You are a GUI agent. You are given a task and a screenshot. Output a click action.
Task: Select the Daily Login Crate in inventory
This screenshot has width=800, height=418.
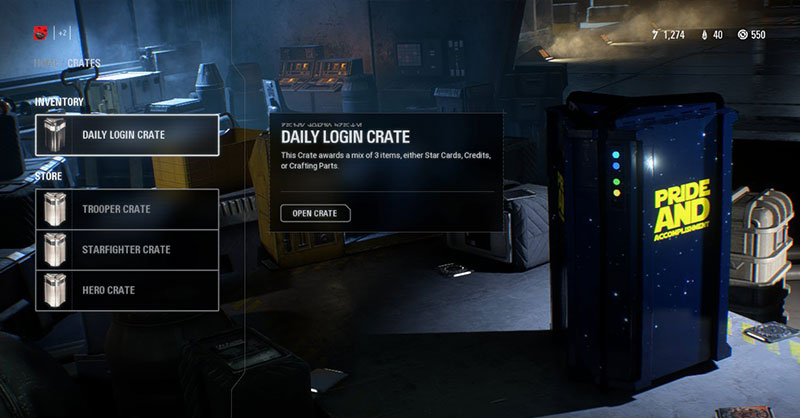[127, 135]
